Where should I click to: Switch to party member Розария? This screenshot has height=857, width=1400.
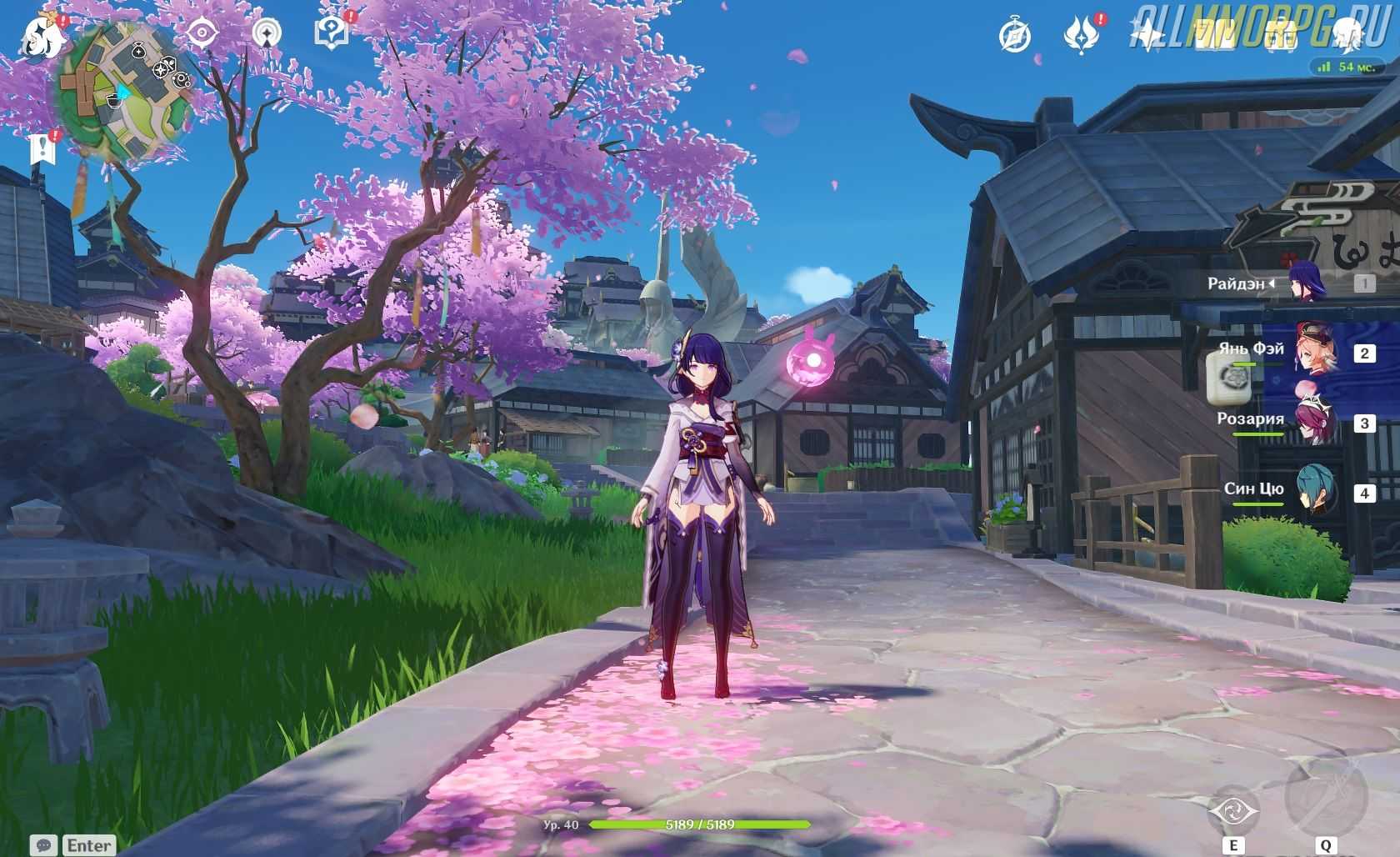1314,421
